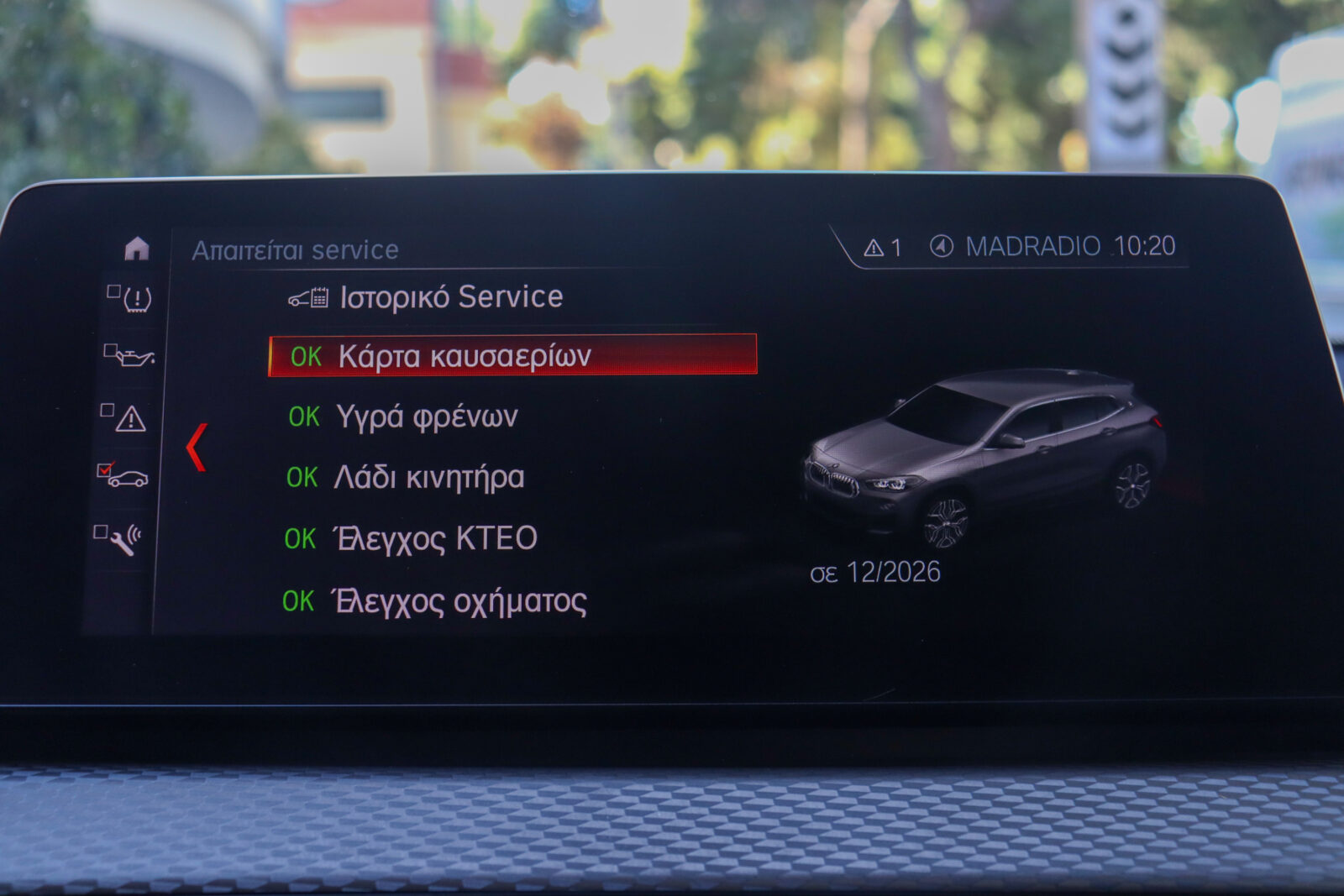
Task: Open the tire pressure monitor icon
Action: point(135,299)
